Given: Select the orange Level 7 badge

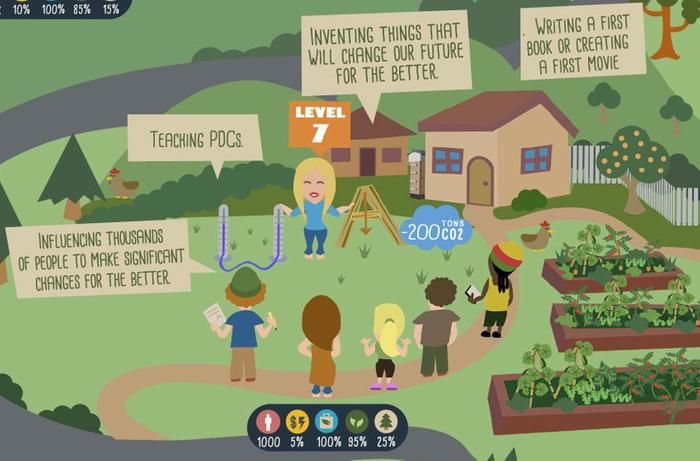Looking at the screenshot, I should [320, 124].
